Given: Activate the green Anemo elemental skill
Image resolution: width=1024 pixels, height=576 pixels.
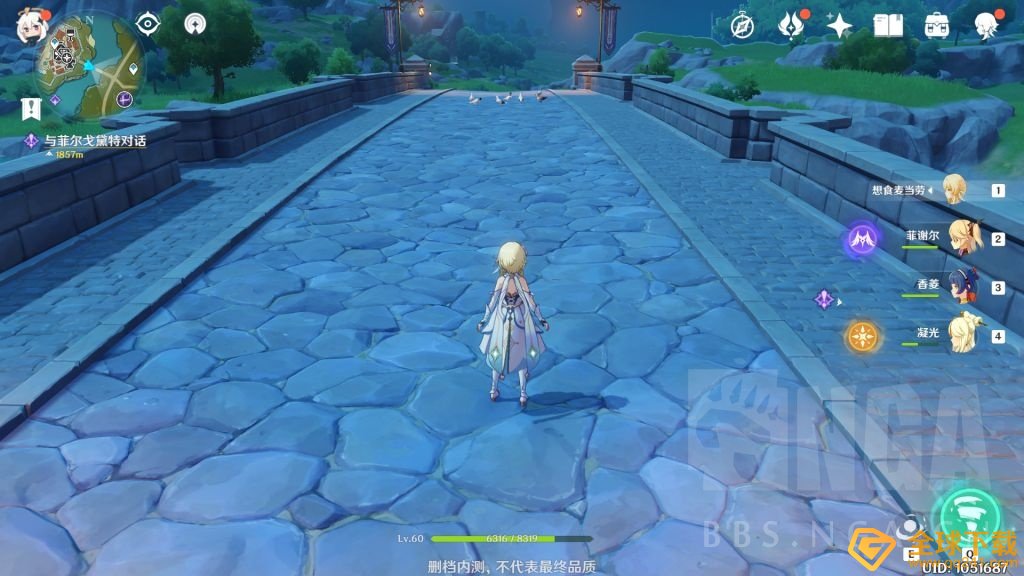Looking at the screenshot, I should pos(966,512).
